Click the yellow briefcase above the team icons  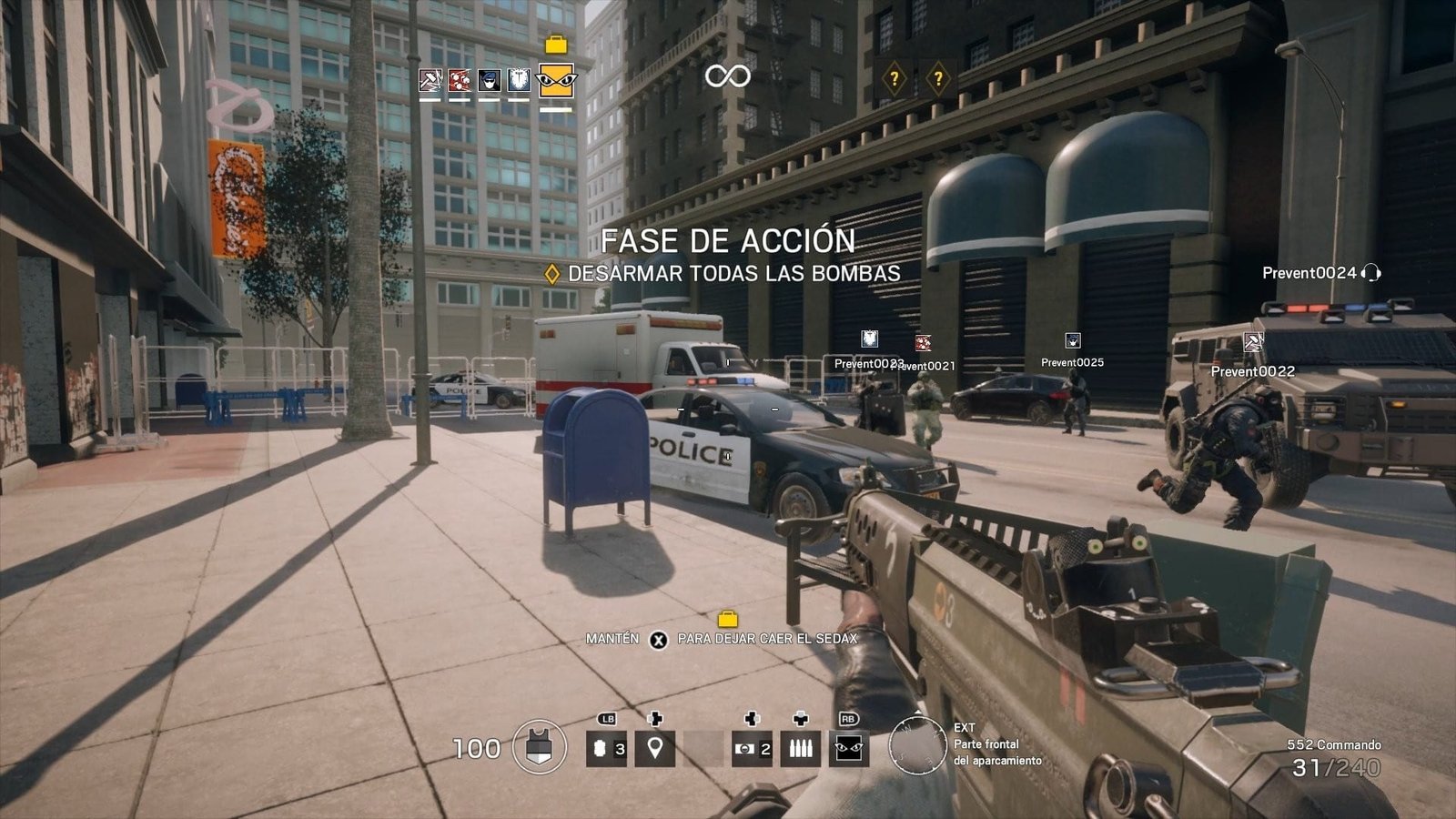pyautogui.click(x=555, y=45)
